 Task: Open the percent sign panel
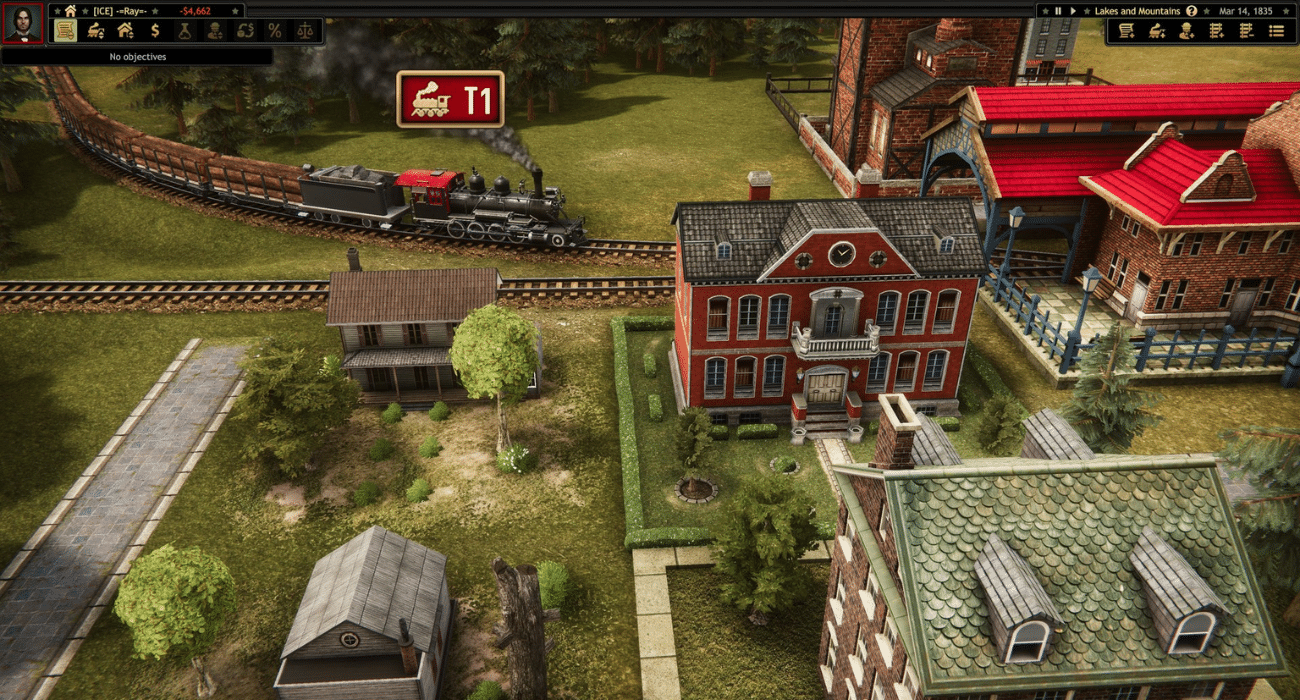pyautogui.click(x=275, y=31)
